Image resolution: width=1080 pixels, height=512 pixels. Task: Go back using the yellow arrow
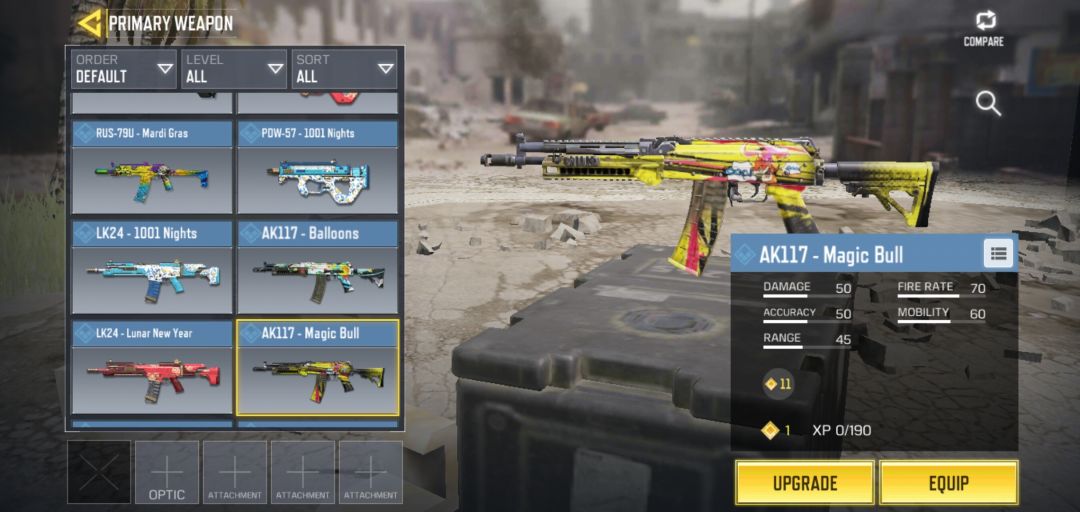click(90, 23)
